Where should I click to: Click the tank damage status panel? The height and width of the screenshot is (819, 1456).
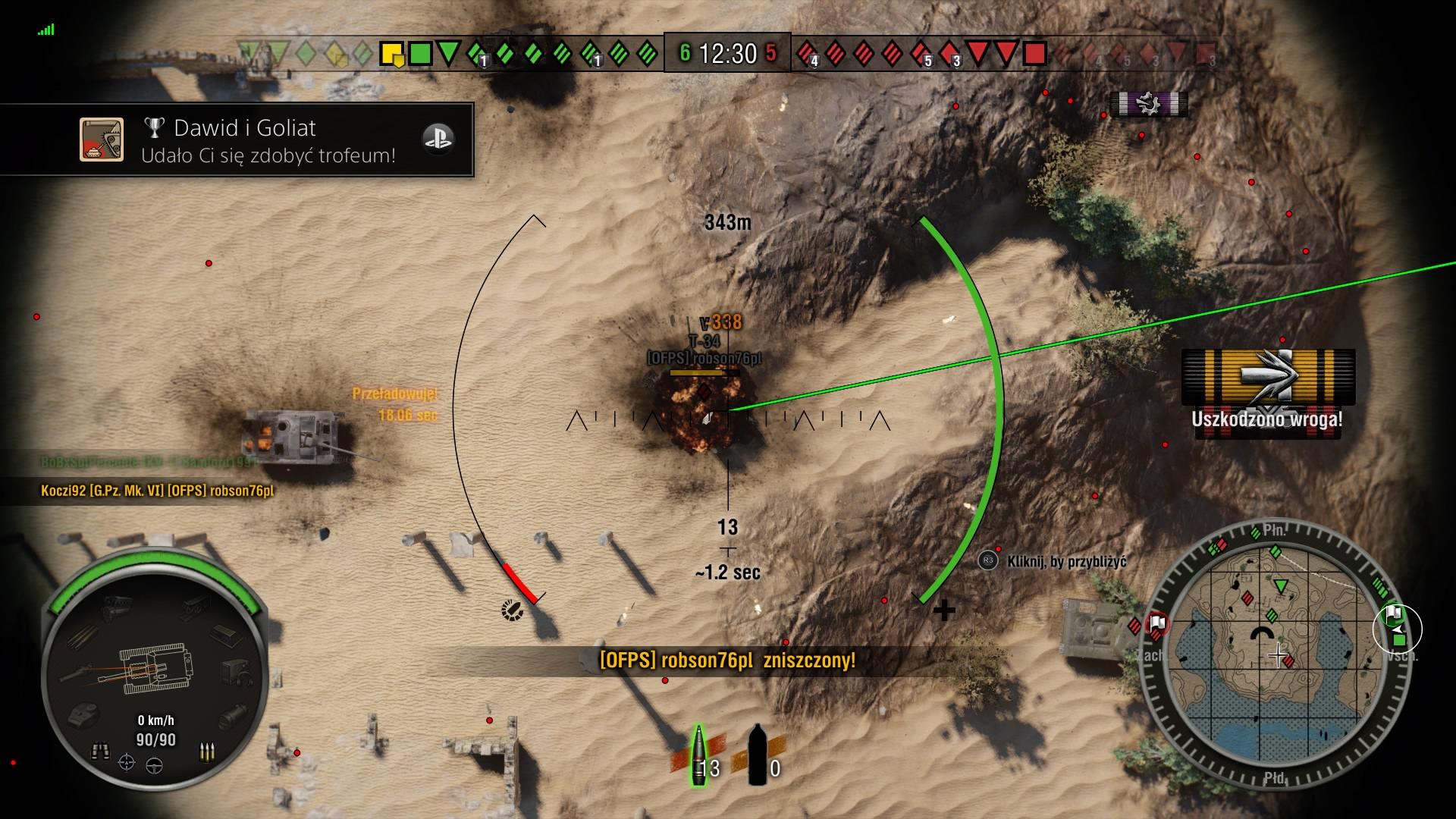(155, 667)
